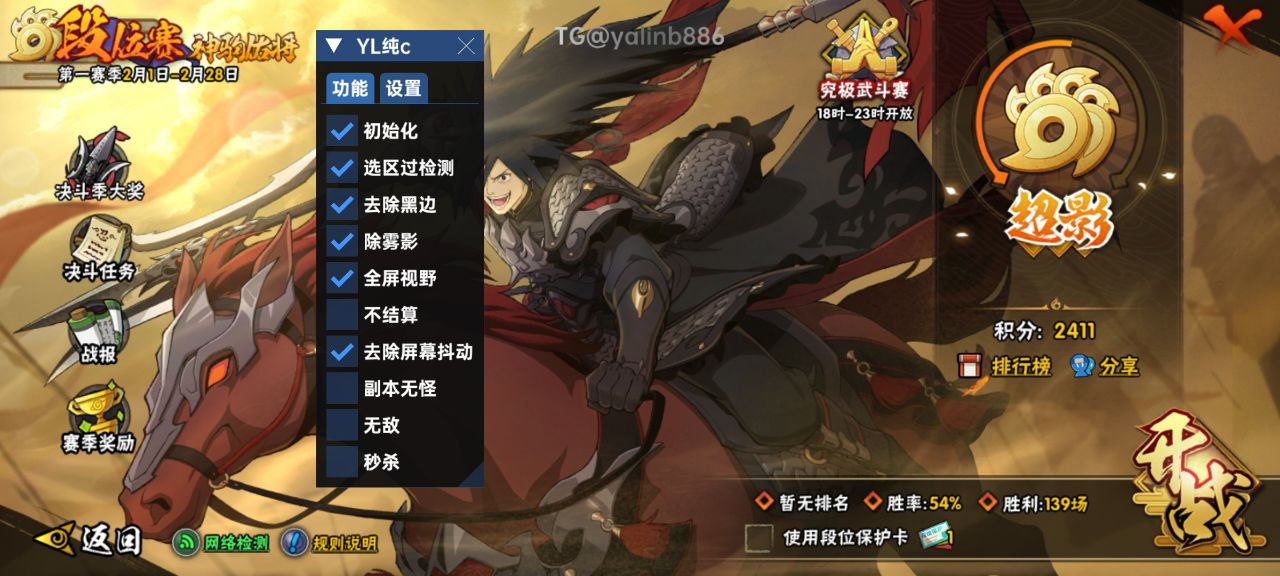
Task: Close the ranked match screen with red X
Action: 1233,25
